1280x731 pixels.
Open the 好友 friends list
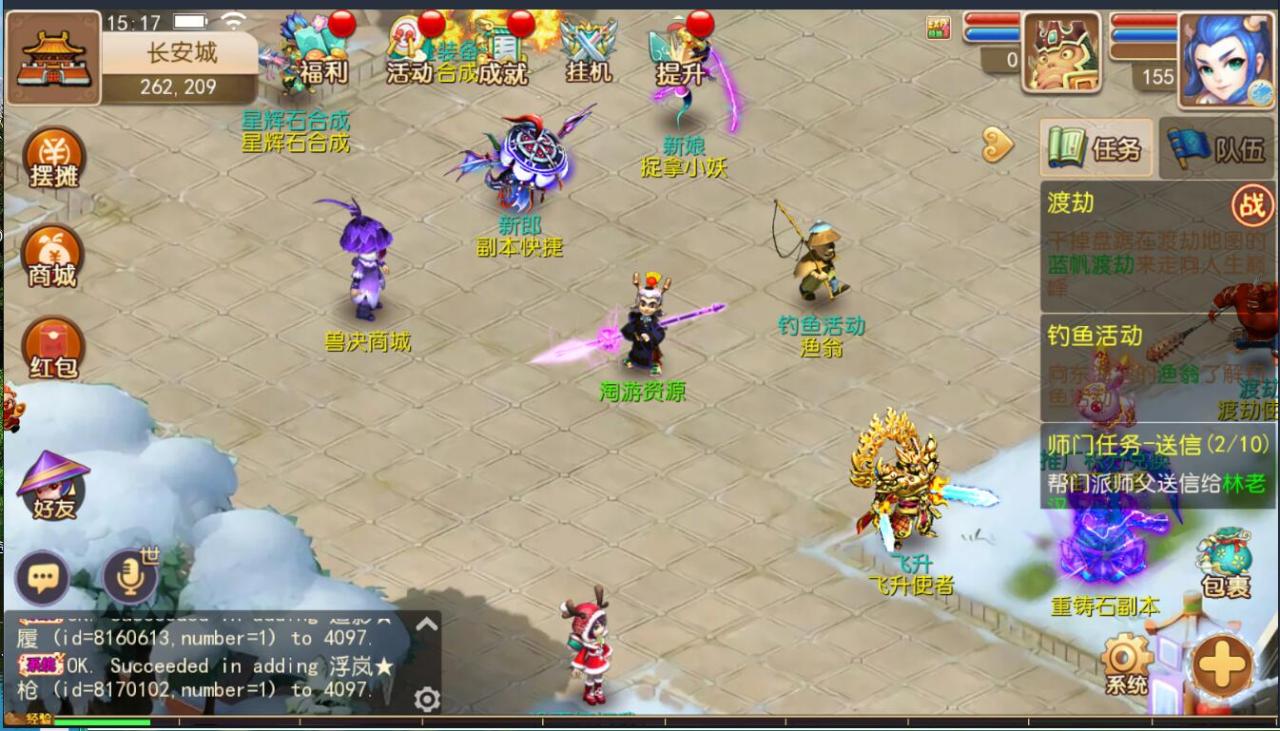pos(53,487)
